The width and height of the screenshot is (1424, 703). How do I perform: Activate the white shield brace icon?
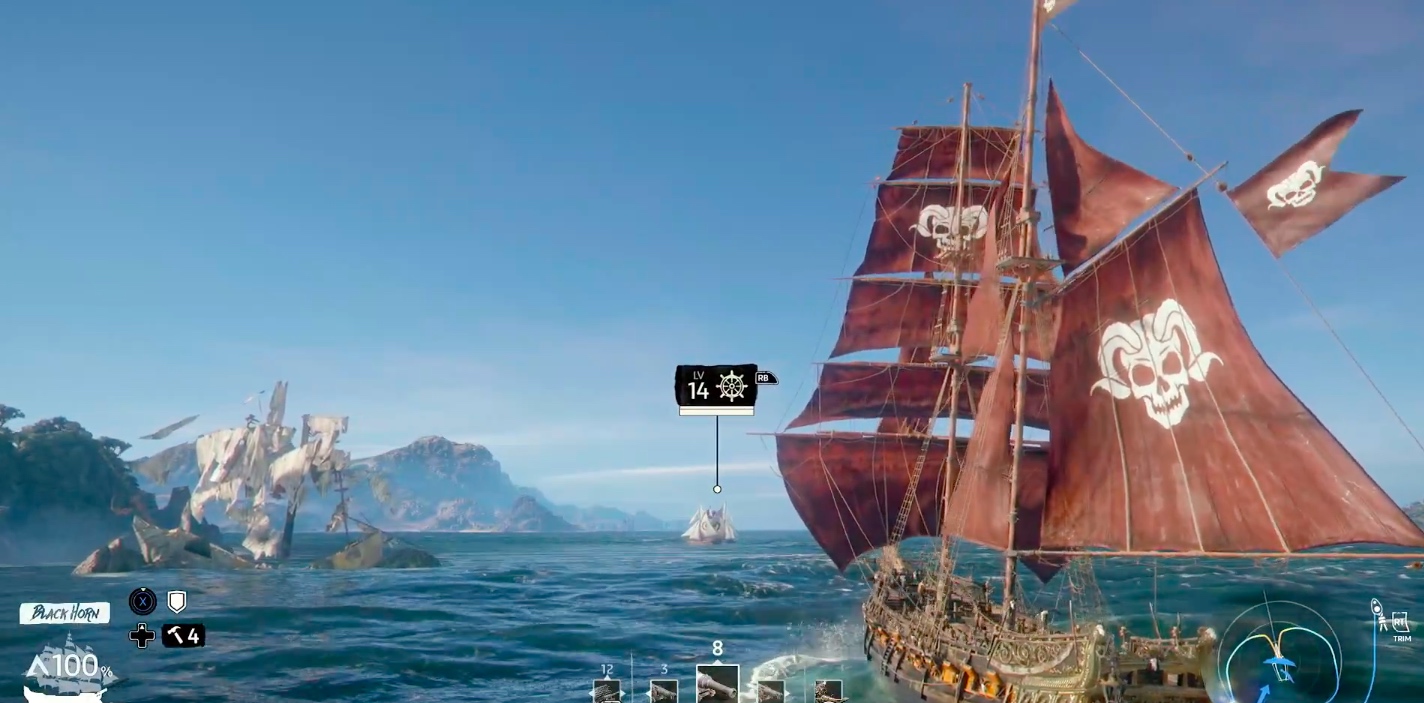coord(177,601)
